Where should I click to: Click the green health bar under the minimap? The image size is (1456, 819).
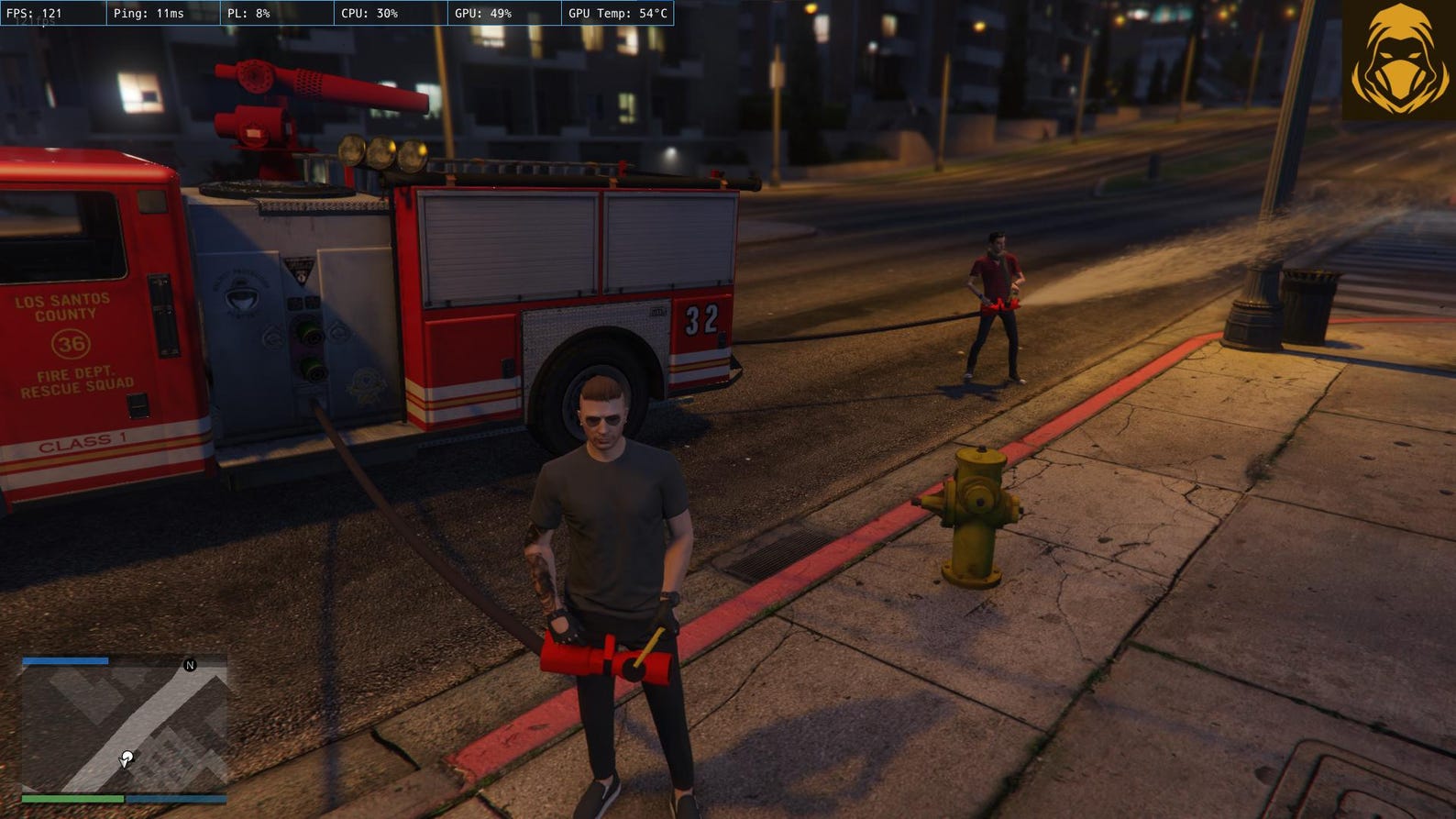[x=73, y=799]
